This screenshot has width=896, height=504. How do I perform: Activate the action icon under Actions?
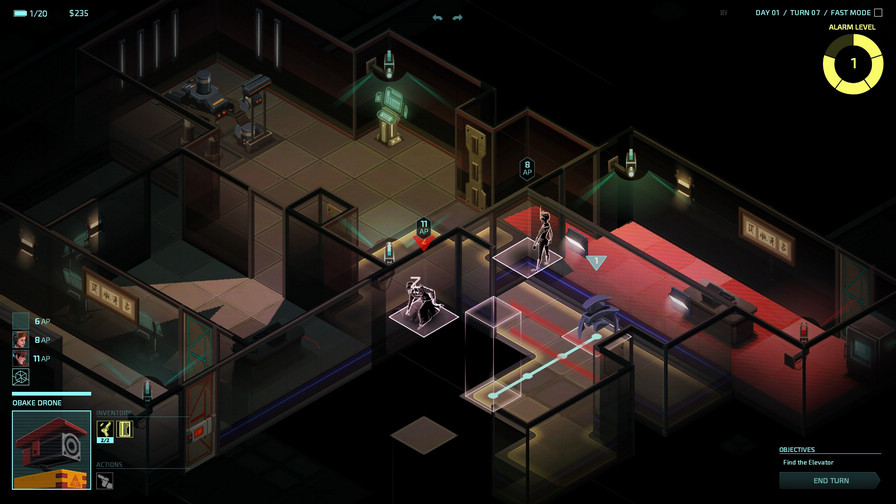click(105, 481)
